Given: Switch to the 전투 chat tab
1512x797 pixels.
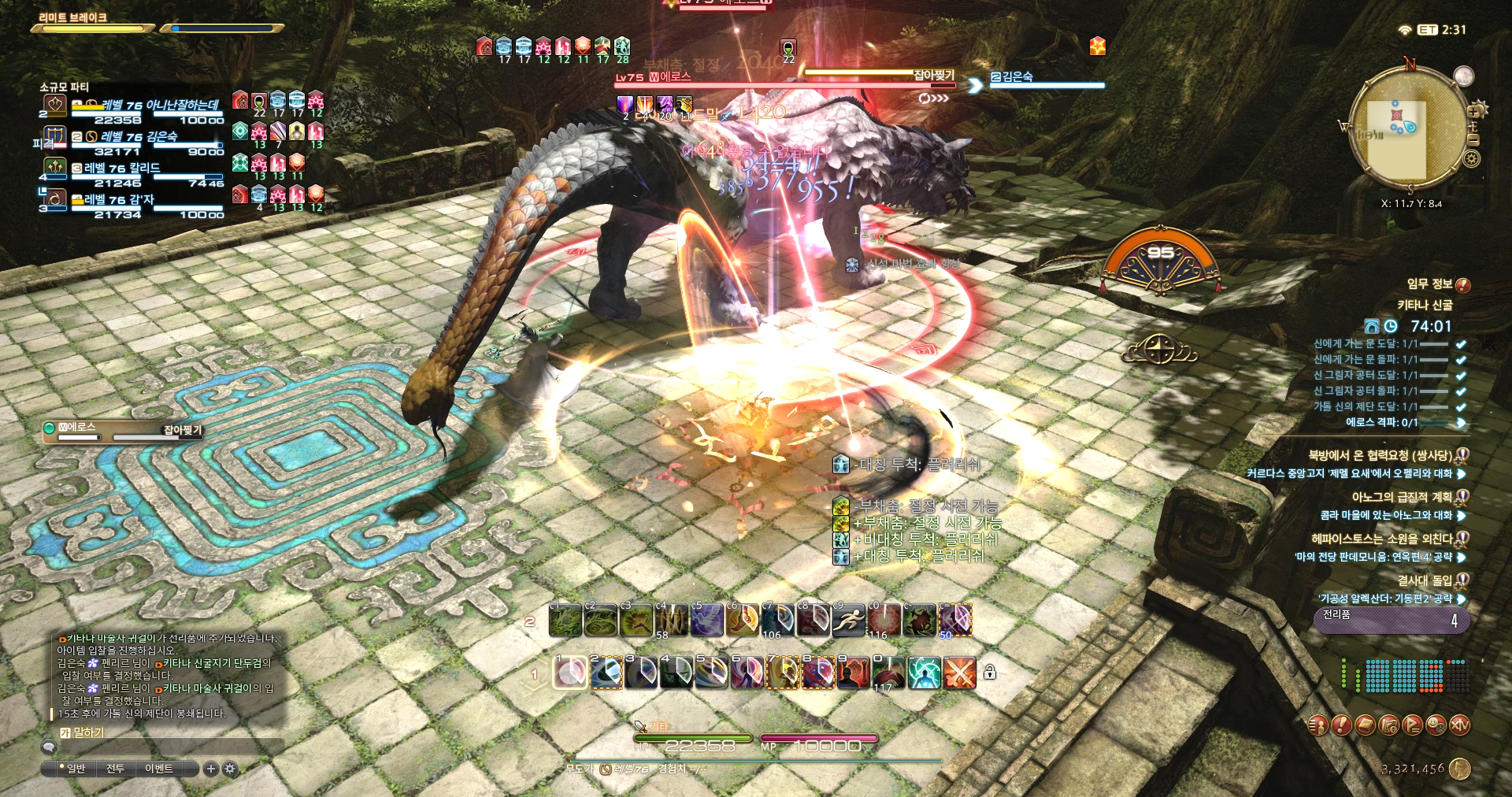Looking at the screenshot, I should click(115, 769).
